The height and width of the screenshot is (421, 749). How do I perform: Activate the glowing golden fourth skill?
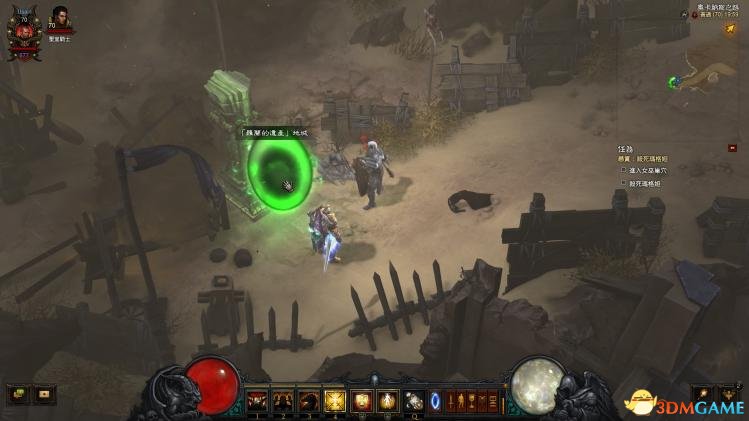(x=334, y=400)
